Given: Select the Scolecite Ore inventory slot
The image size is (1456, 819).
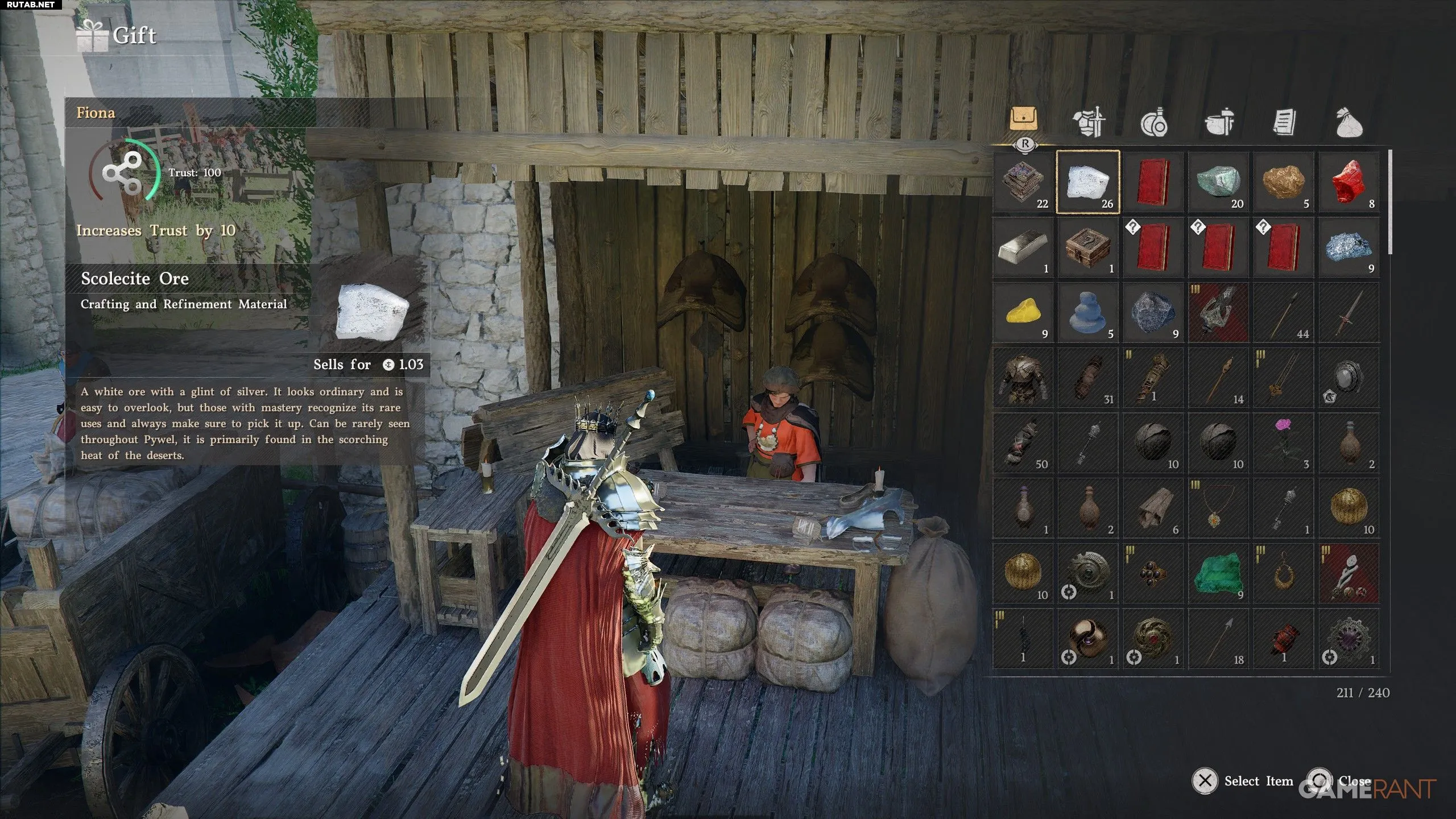Looking at the screenshot, I should (x=1087, y=182).
